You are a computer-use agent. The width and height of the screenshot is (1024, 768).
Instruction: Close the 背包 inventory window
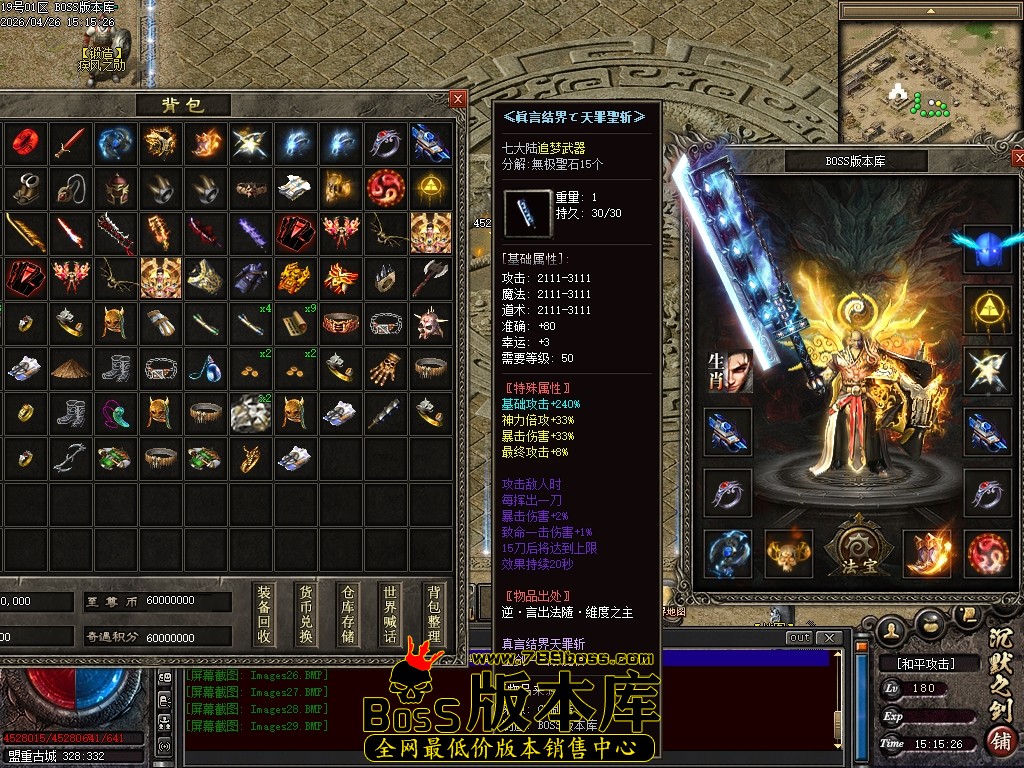(458, 98)
